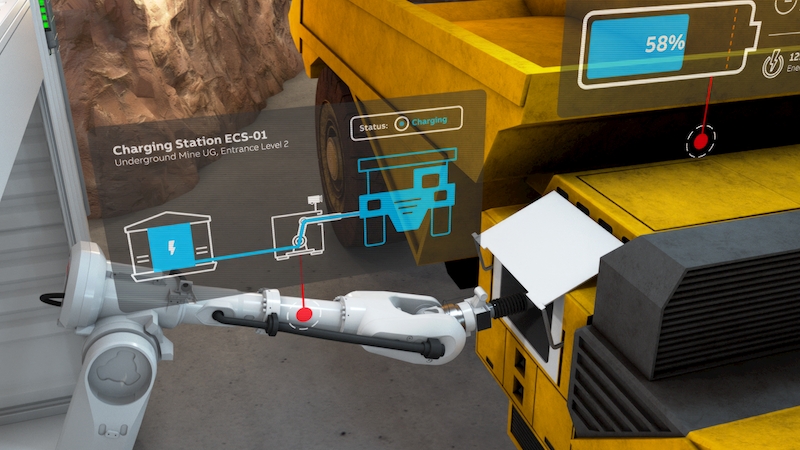Select the red hotspot marker on the yellow truck

(701, 142)
